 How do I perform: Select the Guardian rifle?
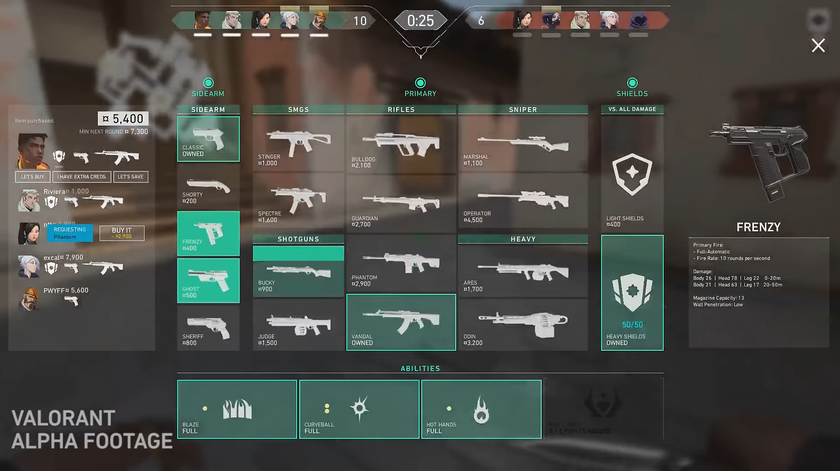tap(400, 203)
